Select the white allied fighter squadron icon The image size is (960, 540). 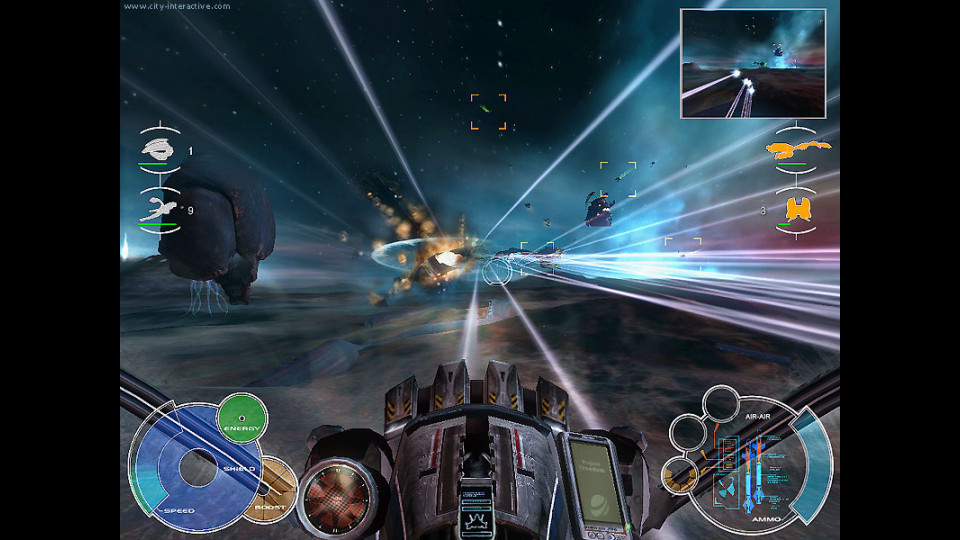tap(160, 209)
